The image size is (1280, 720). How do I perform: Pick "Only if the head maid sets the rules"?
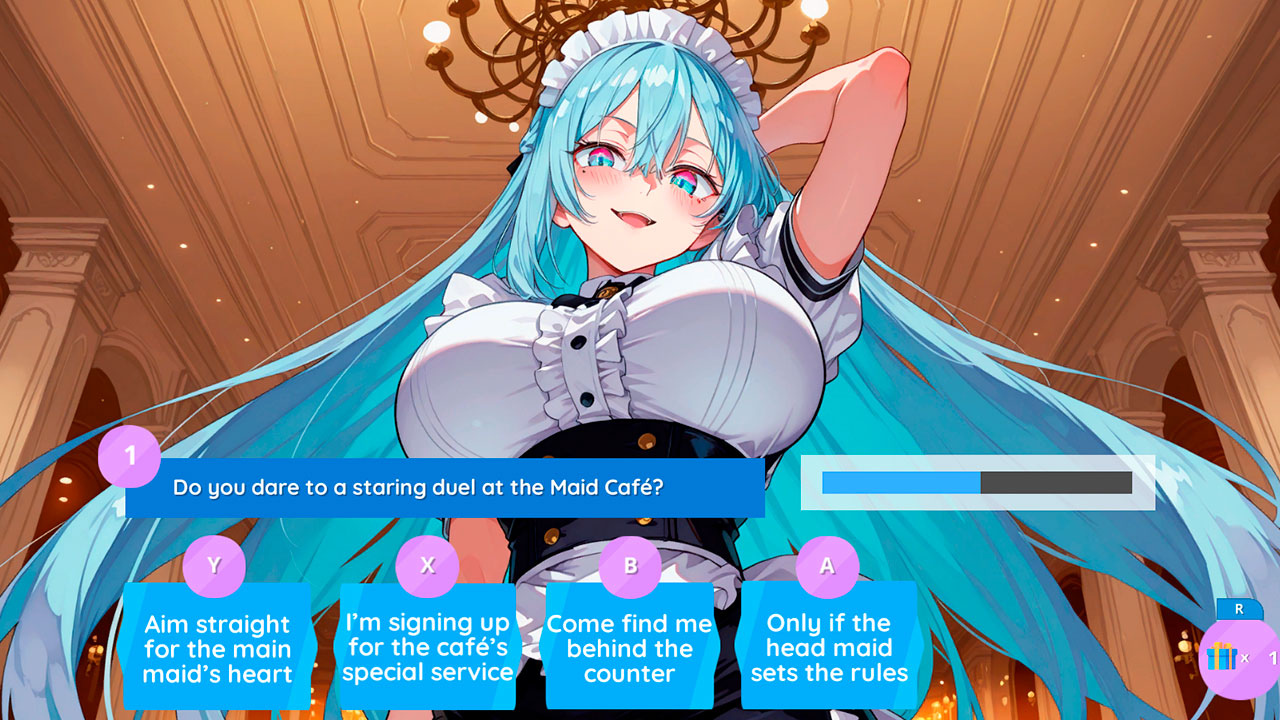click(827, 649)
